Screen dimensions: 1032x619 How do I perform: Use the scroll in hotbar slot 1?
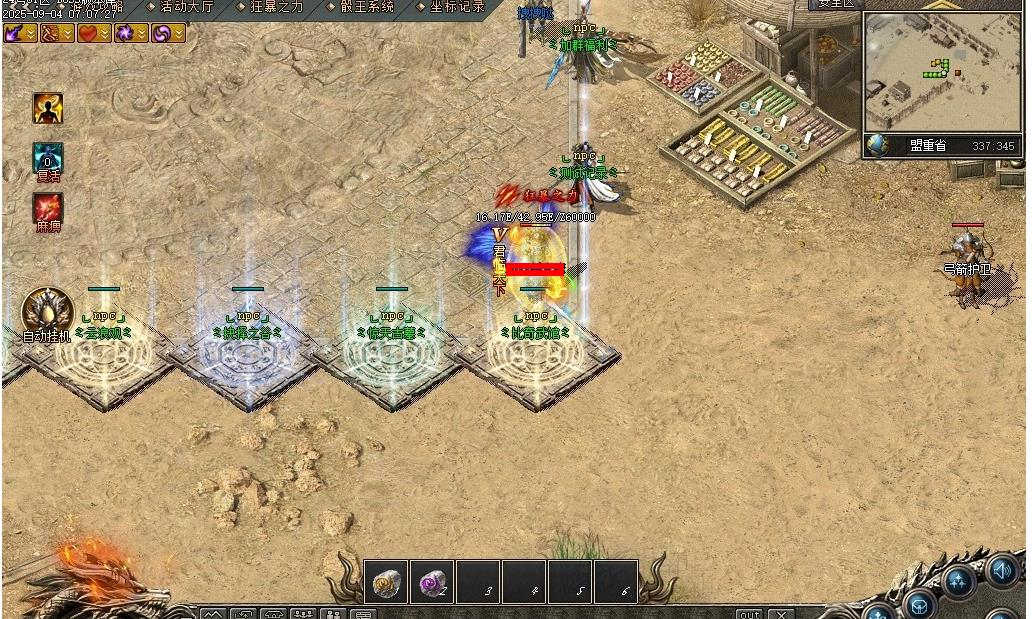(x=386, y=581)
